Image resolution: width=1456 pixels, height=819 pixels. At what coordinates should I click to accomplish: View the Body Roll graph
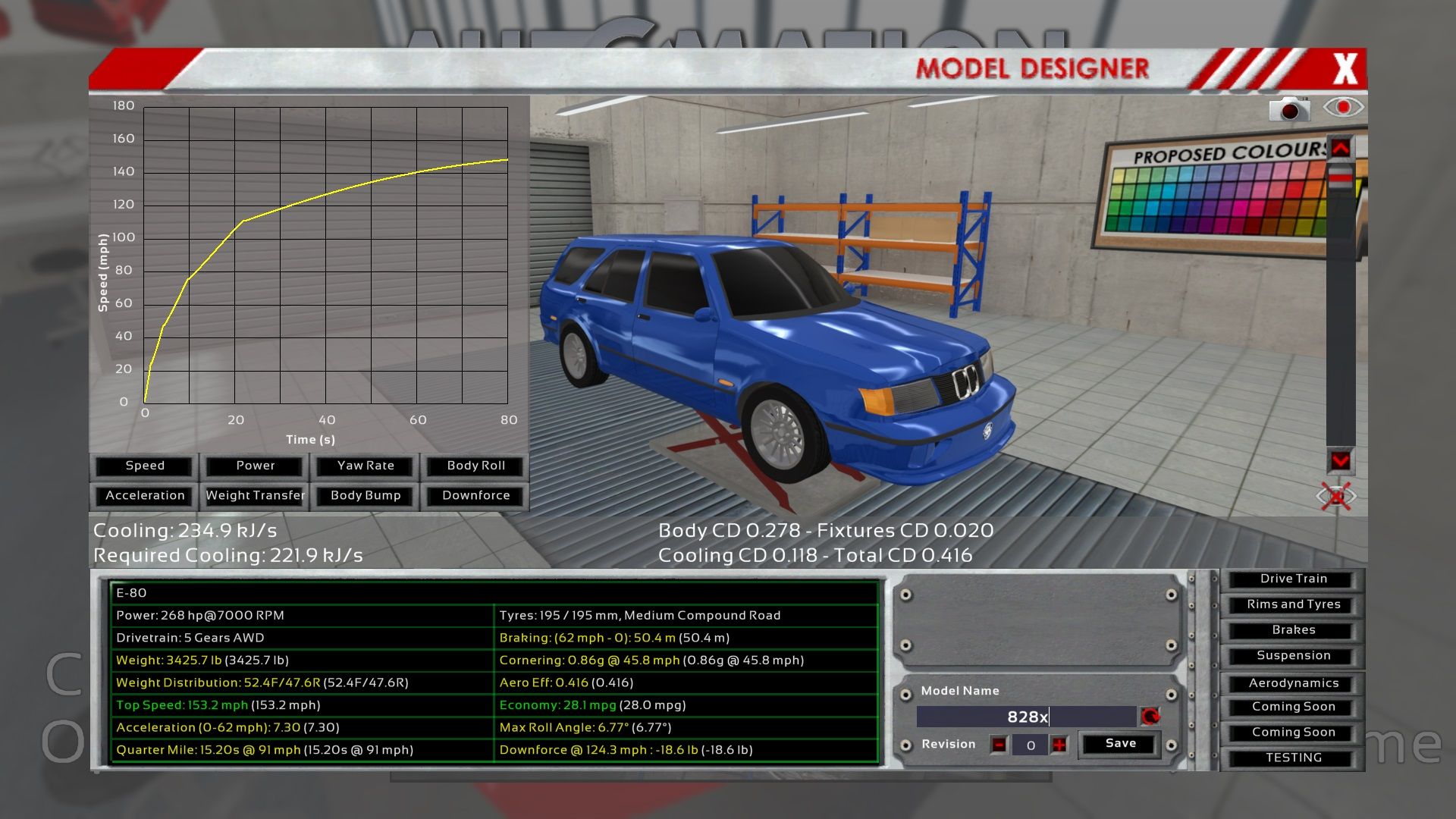(x=475, y=466)
